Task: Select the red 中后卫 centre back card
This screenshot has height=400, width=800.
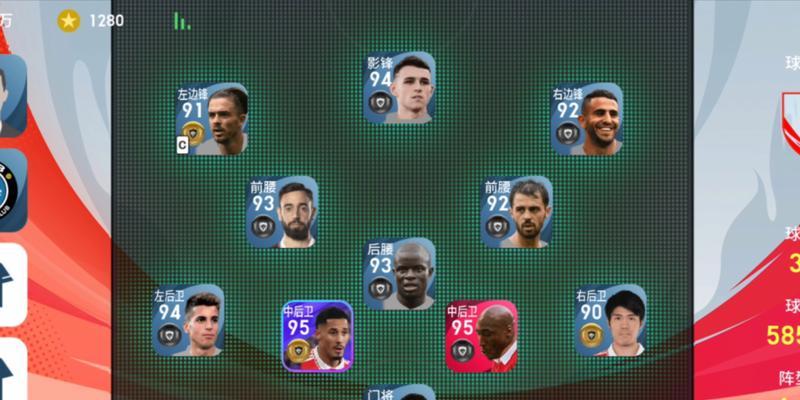Action: 481,337
